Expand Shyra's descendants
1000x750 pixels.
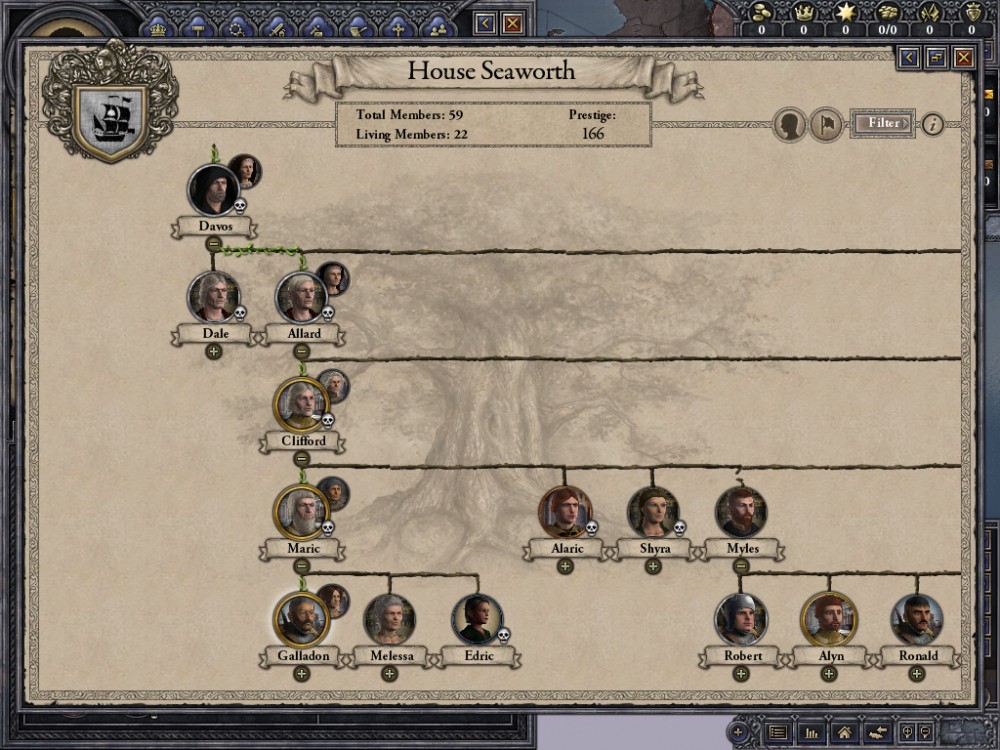tap(653, 566)
